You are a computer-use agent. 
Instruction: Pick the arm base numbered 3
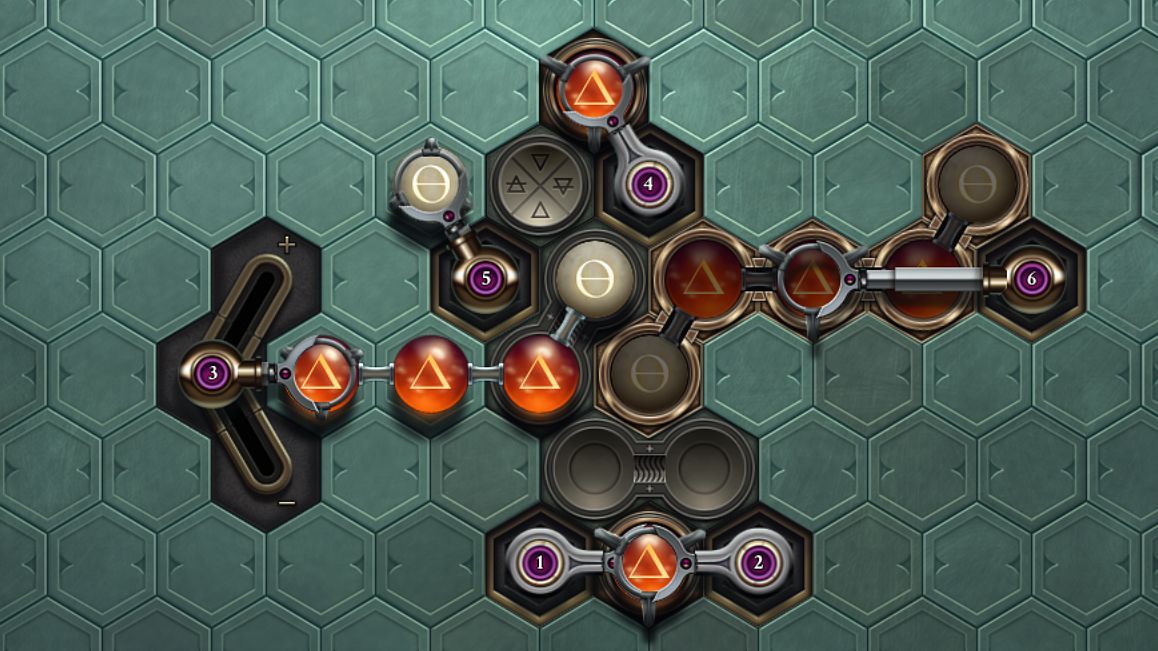(212, 374)
